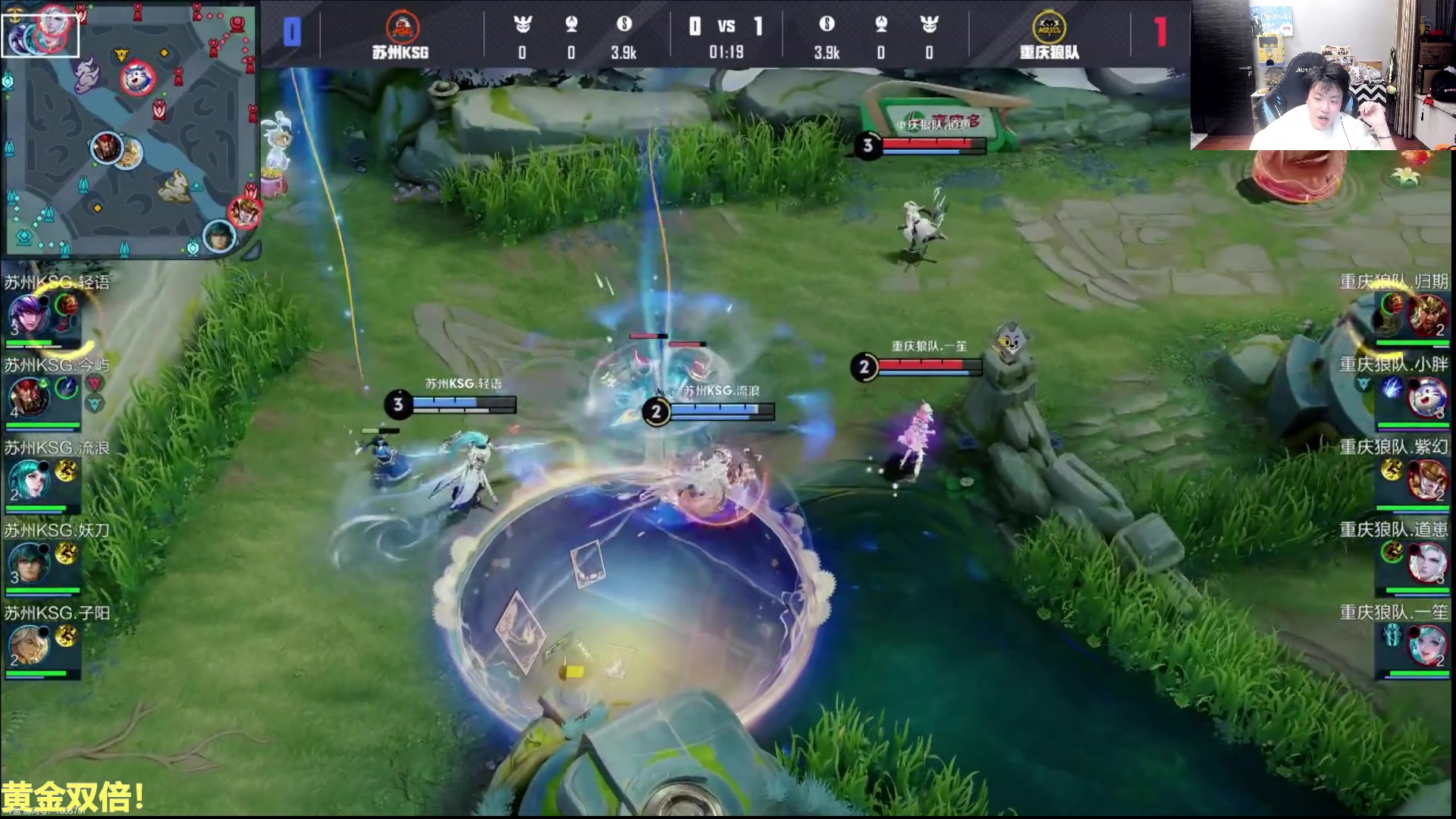Click 苏州KSG.子阳's blonde hero portrait
The height and width of the screenshot is (819, 1456).
[x=29, y=645]
